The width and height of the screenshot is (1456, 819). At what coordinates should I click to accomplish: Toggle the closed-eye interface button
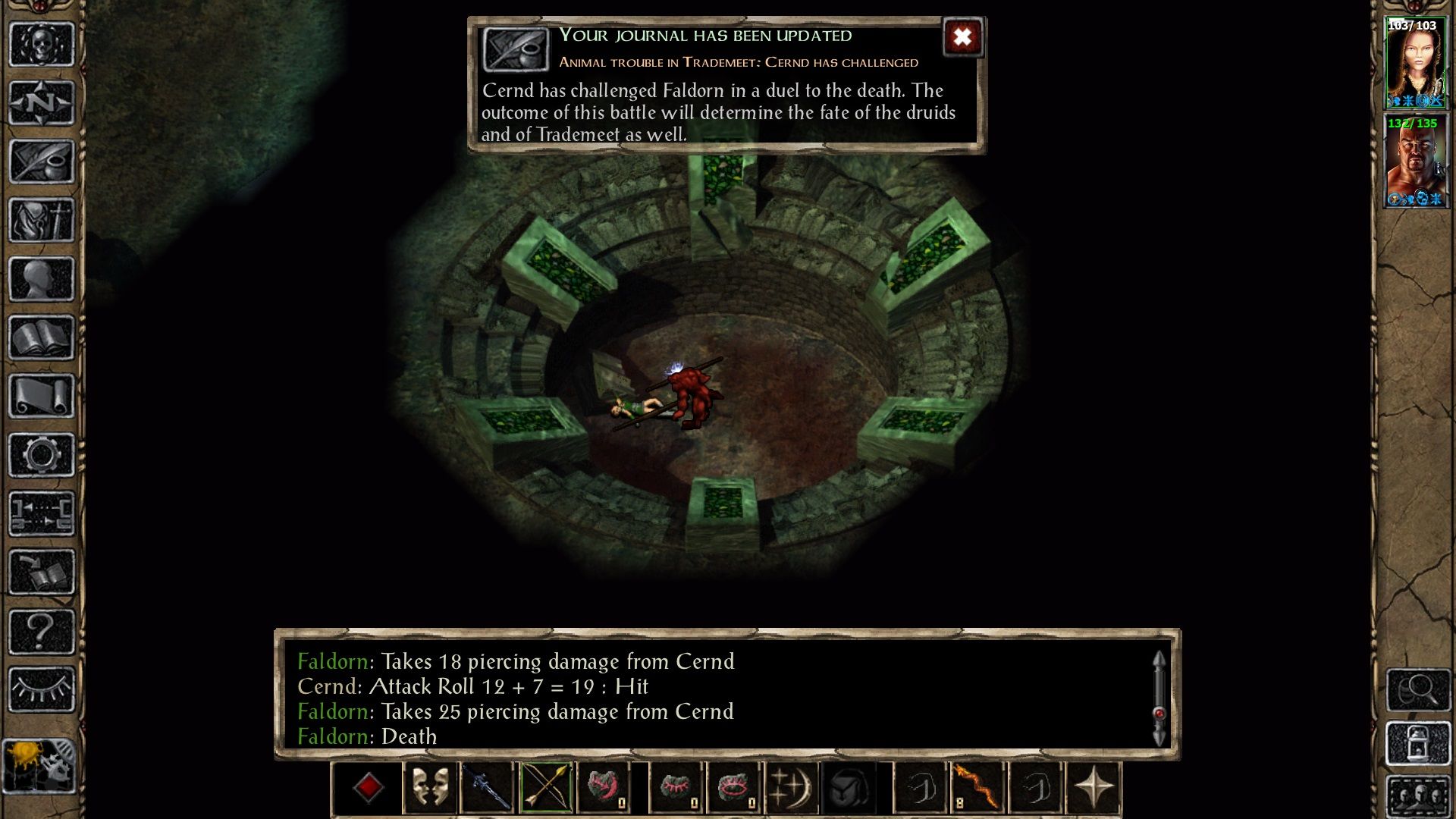tap(42, 689)
